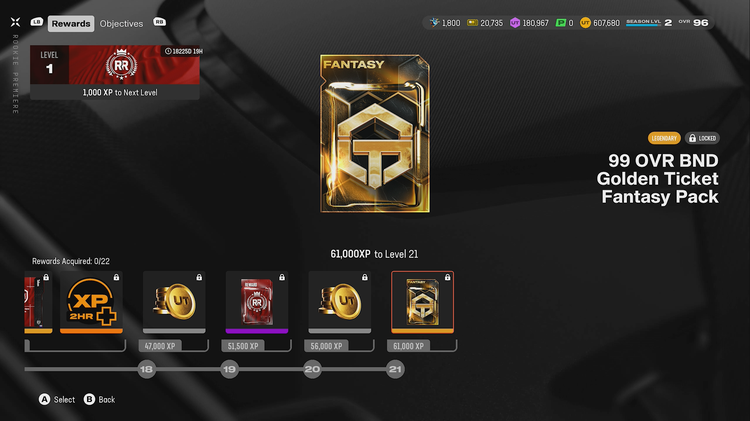Click the level 21 timeline marker

point(395,369)
